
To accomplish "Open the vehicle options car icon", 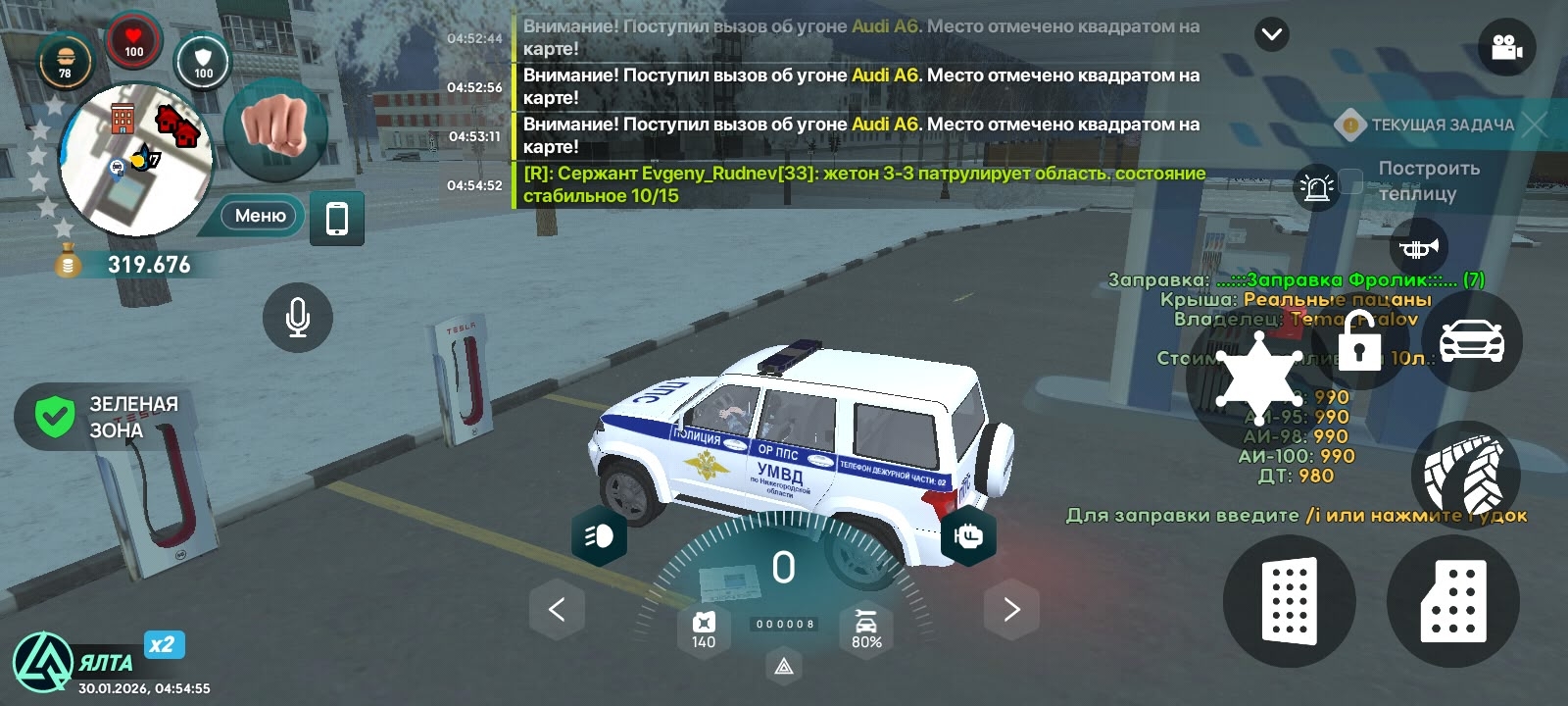I will click(1471, 341).
